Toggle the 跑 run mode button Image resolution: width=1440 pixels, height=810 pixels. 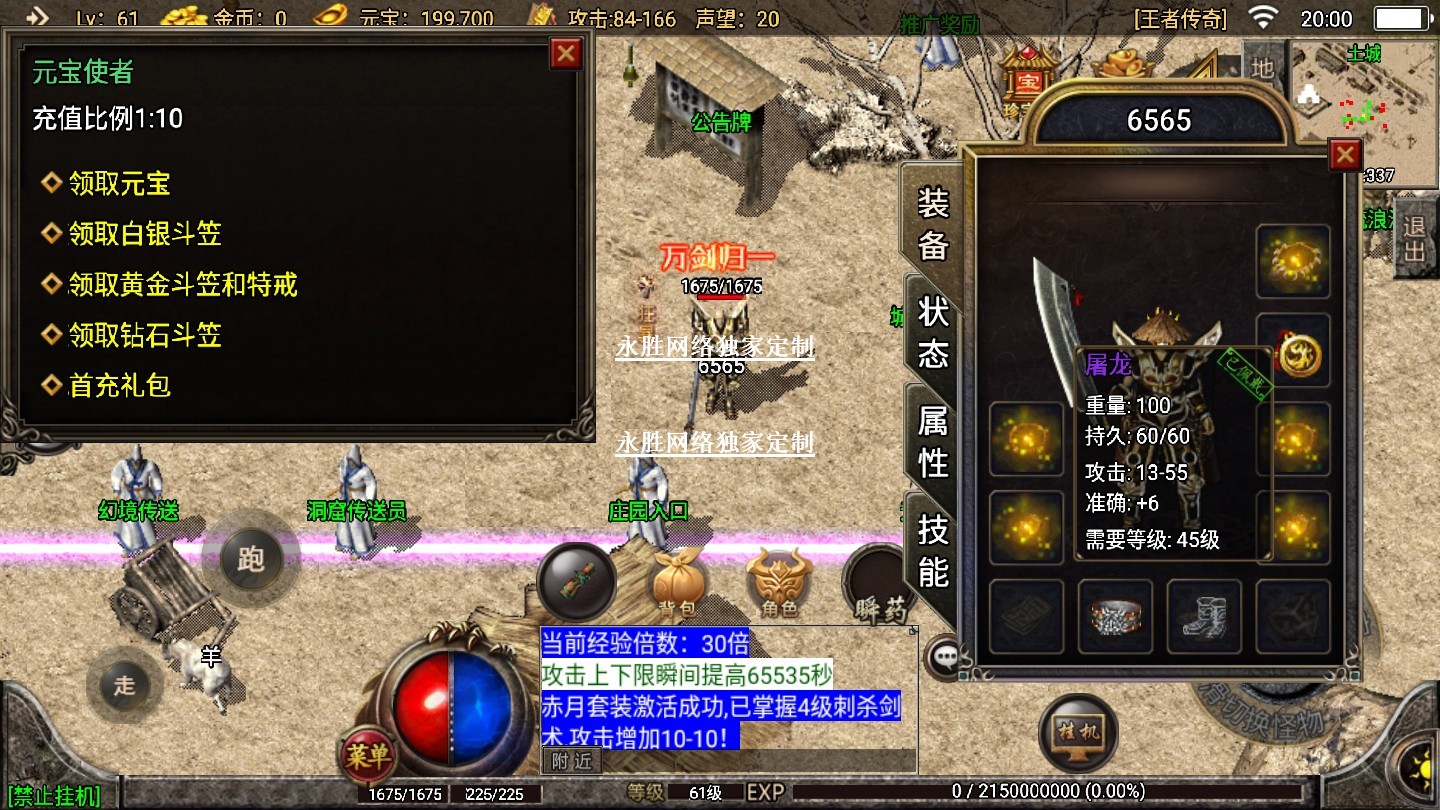click(250, 558)
